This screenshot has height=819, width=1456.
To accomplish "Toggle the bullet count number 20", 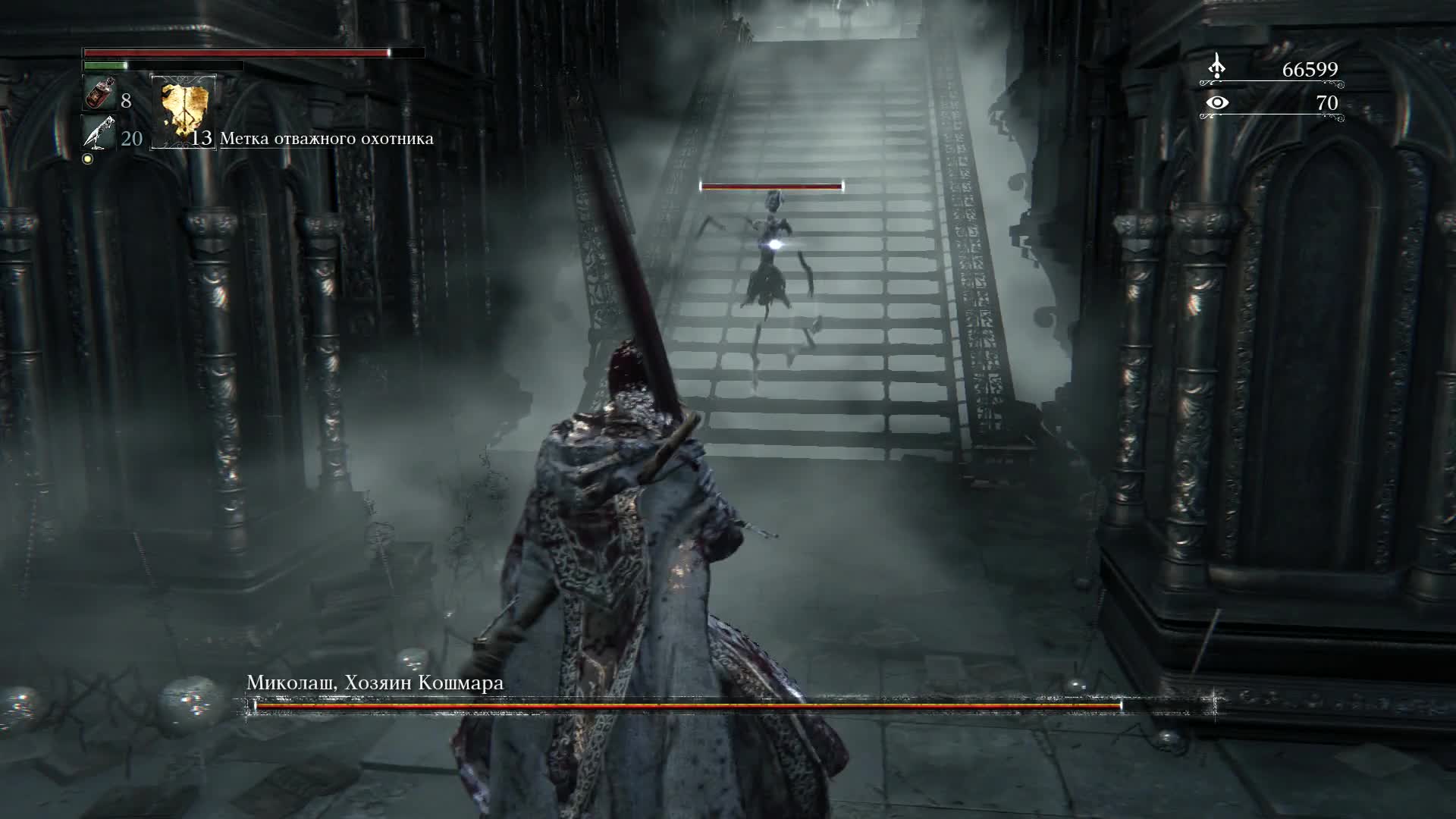I will pyautogui.click(x=130, y=139).
